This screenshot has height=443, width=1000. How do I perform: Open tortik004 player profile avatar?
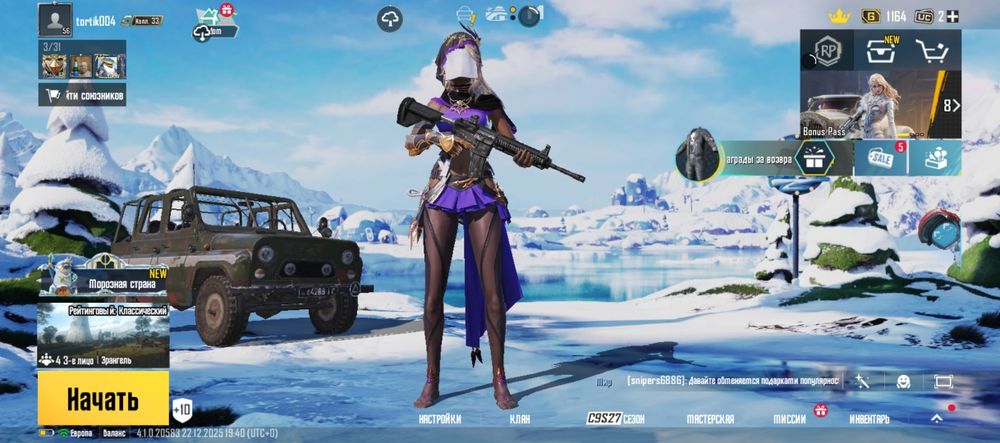click(x=54, y=18)
